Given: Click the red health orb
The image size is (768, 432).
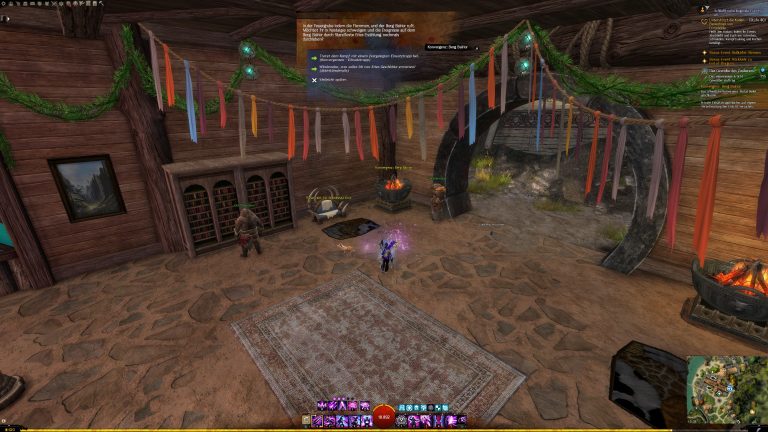Looking at the screenshot, I should [x=384, y=417].
